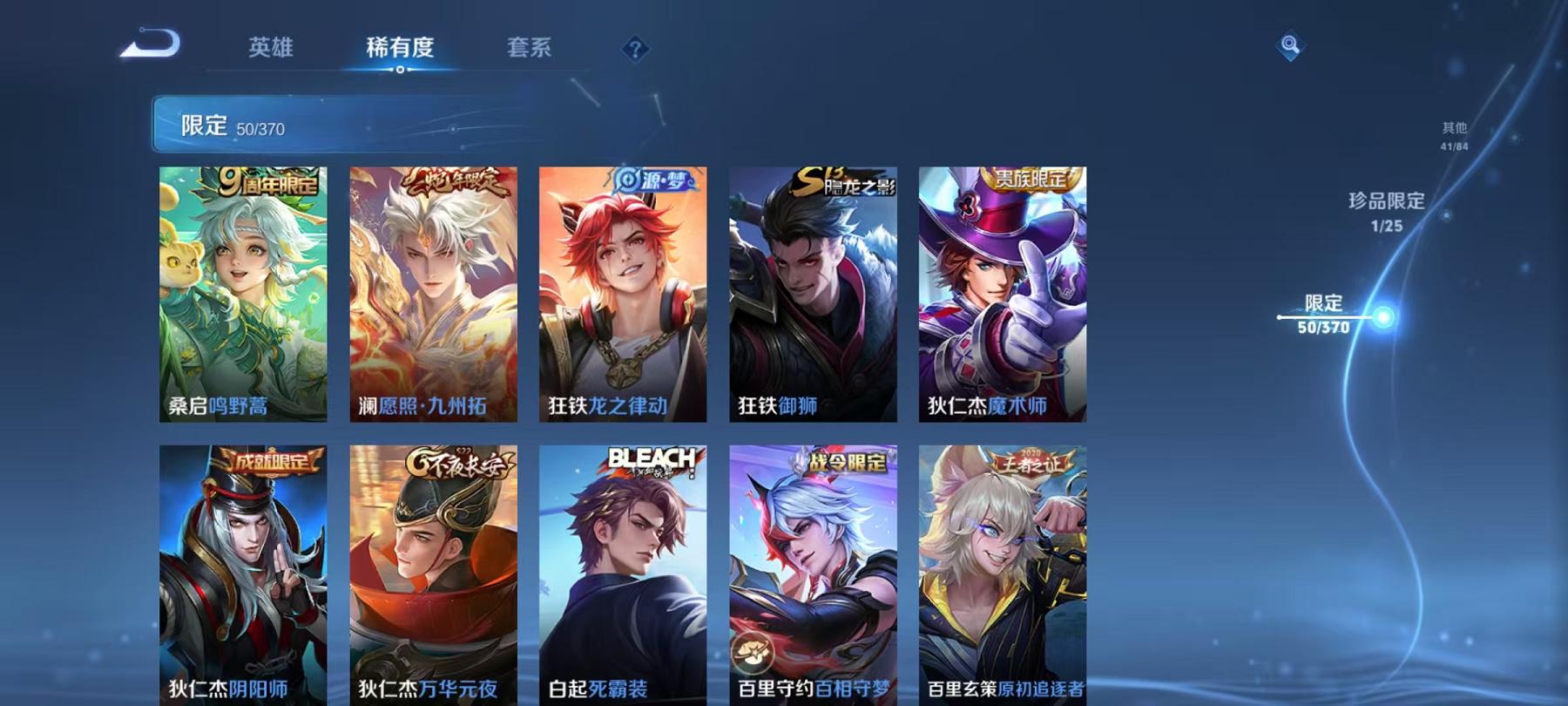Click the back arrow icon top left
This screenshot has height=706, width=1568.
[148, 41]
